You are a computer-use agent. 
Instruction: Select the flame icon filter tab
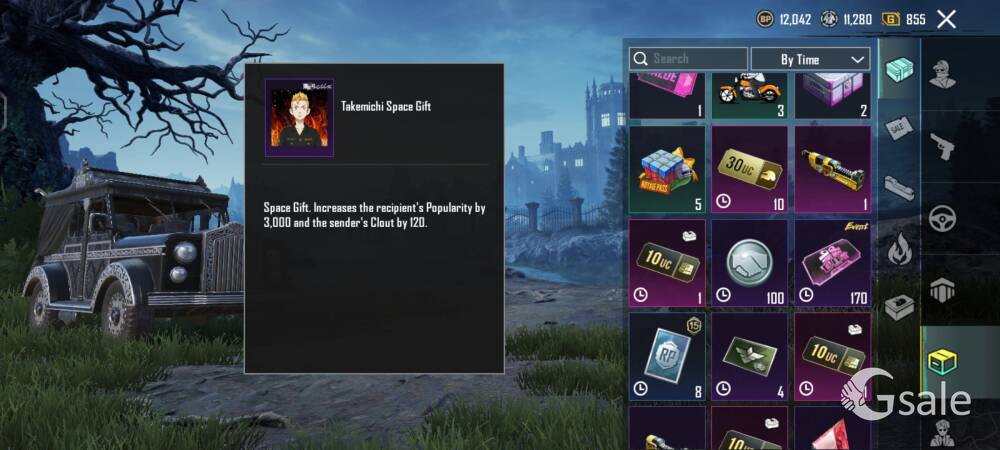click(899, 247)
